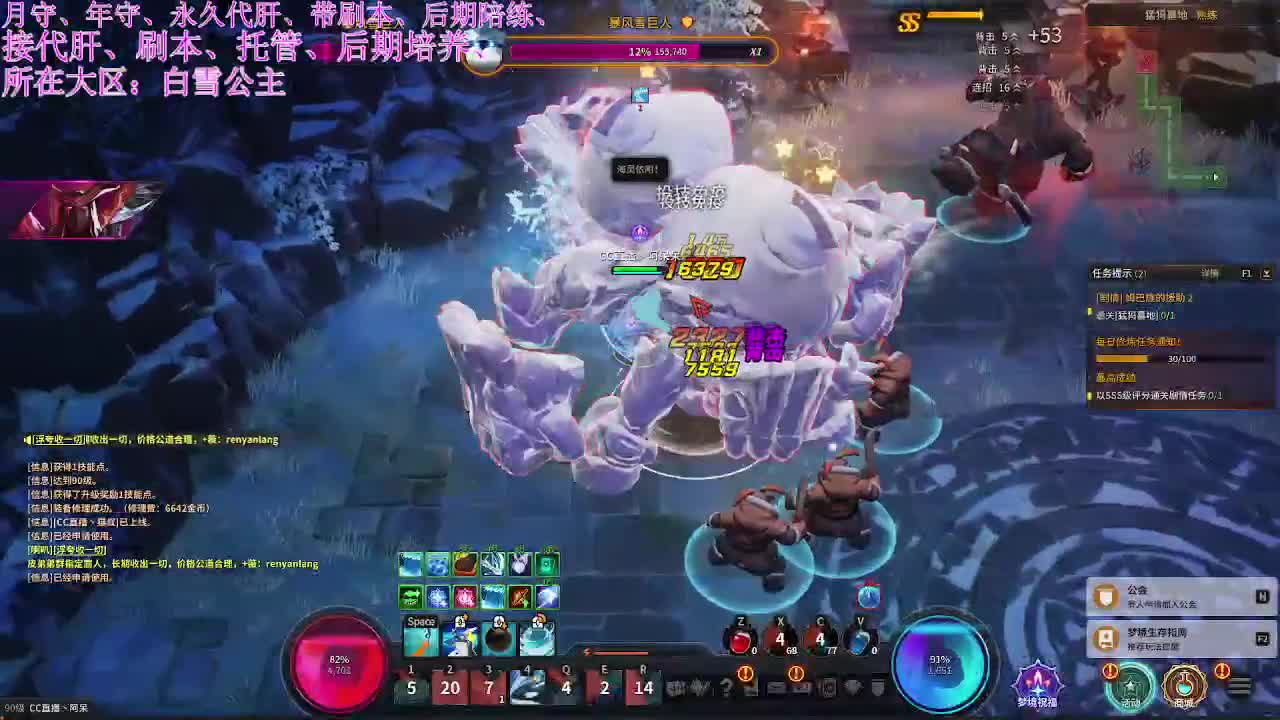
Task: Click the guild shield icon in 公会 panel
Action: 1104,597
